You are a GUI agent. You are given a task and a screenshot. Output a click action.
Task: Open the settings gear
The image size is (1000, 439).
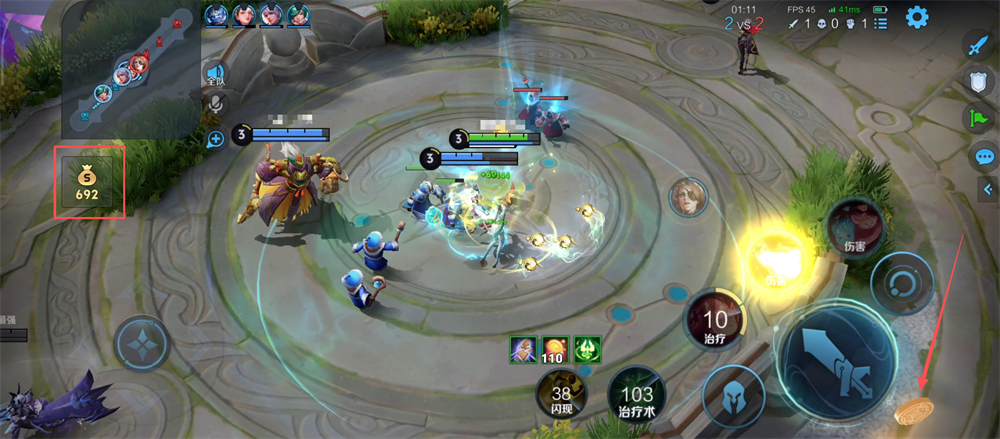pos(917,17)
